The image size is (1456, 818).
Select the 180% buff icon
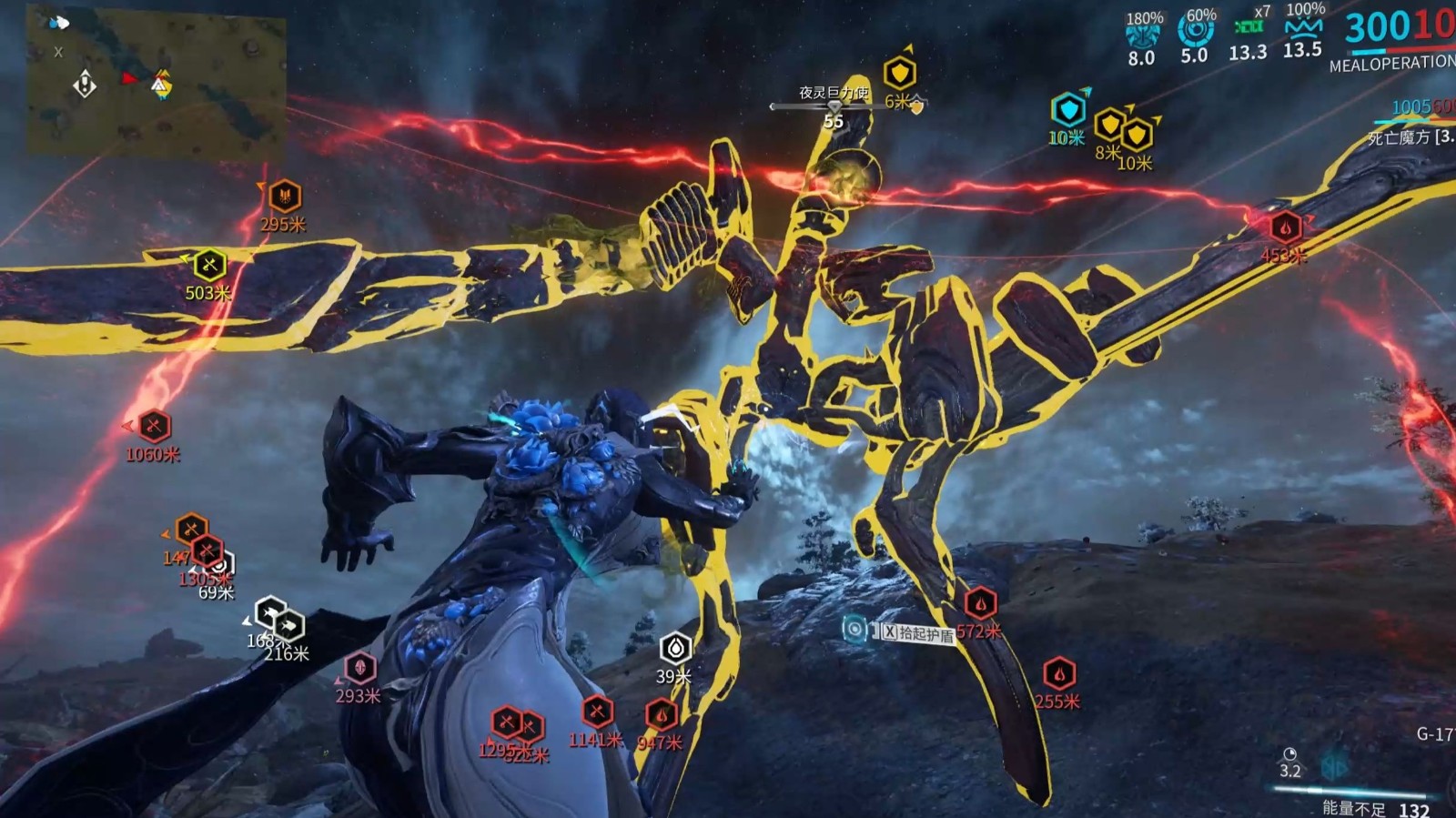point(1142,35)
